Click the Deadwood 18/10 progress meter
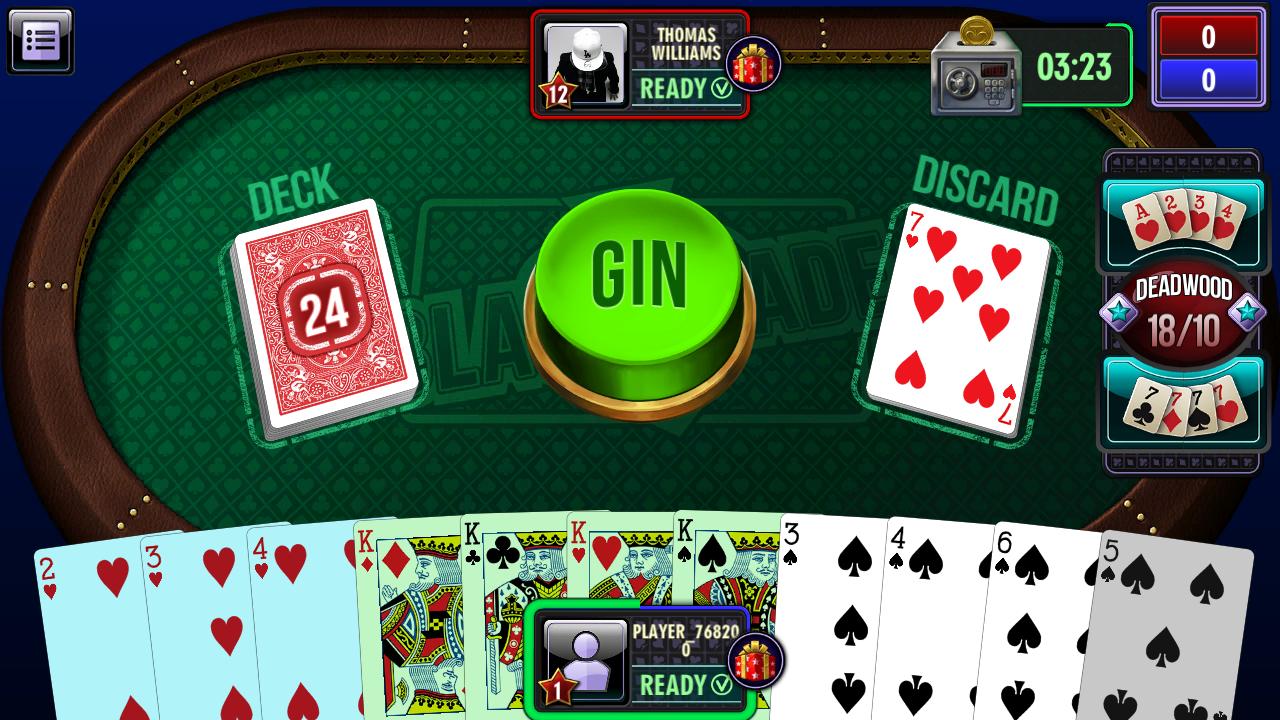1280x720 pixels. pos(1183,310)
